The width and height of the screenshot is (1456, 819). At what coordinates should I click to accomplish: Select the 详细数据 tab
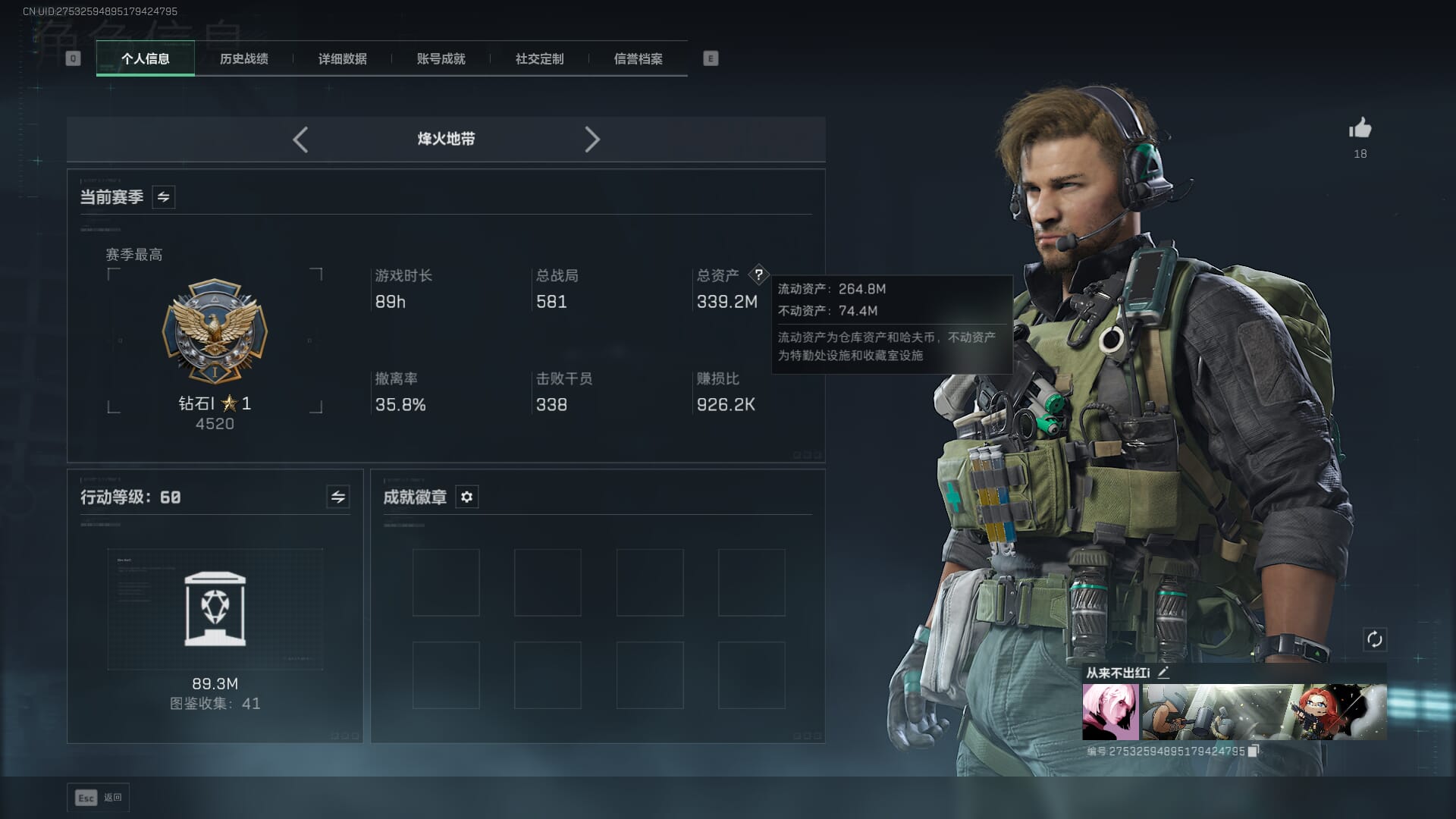(342, 59)
